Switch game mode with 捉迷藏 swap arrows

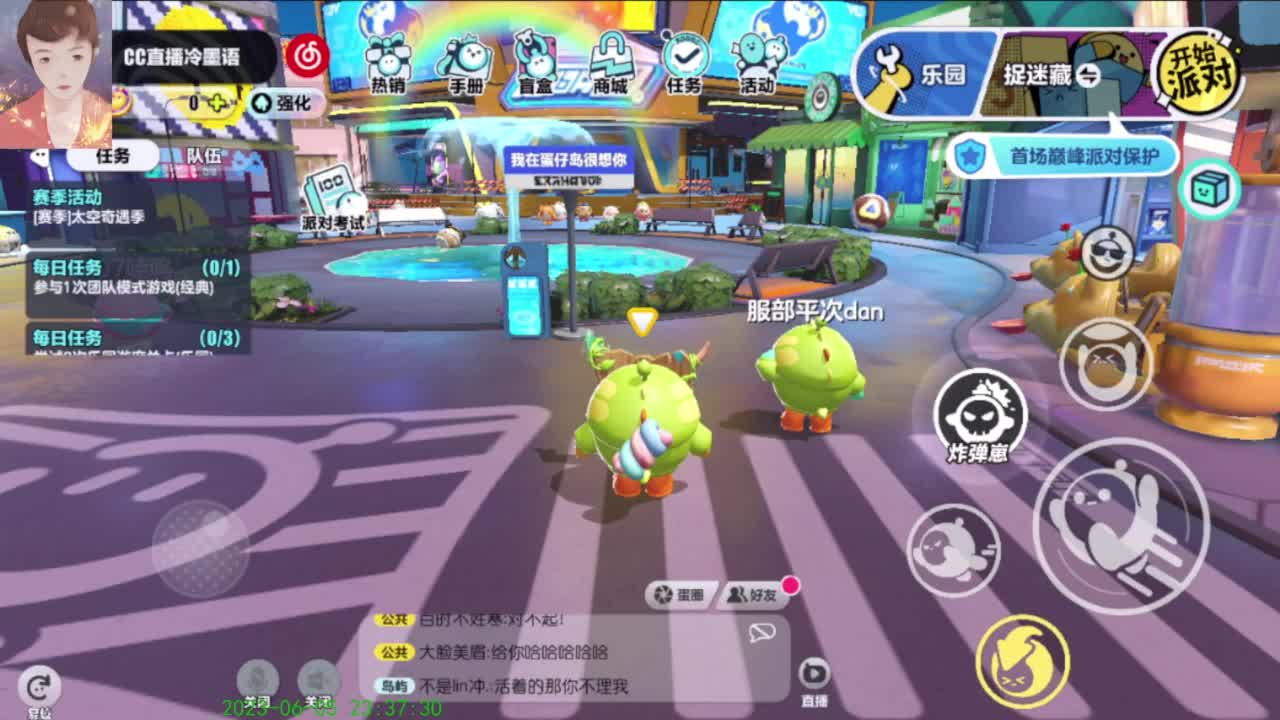[x=1090, y=73]
